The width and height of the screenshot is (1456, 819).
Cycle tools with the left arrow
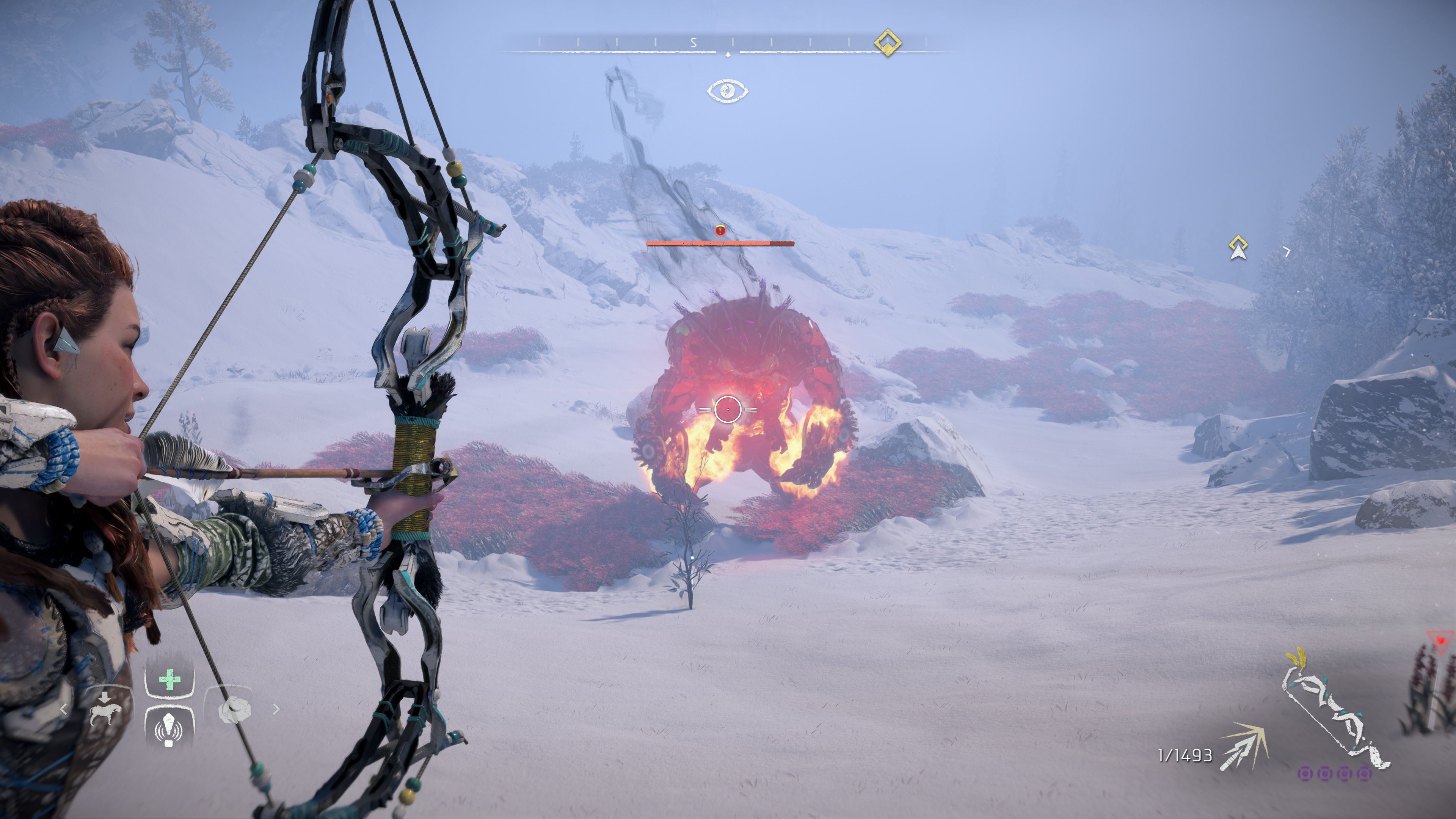tap(64, 709)
